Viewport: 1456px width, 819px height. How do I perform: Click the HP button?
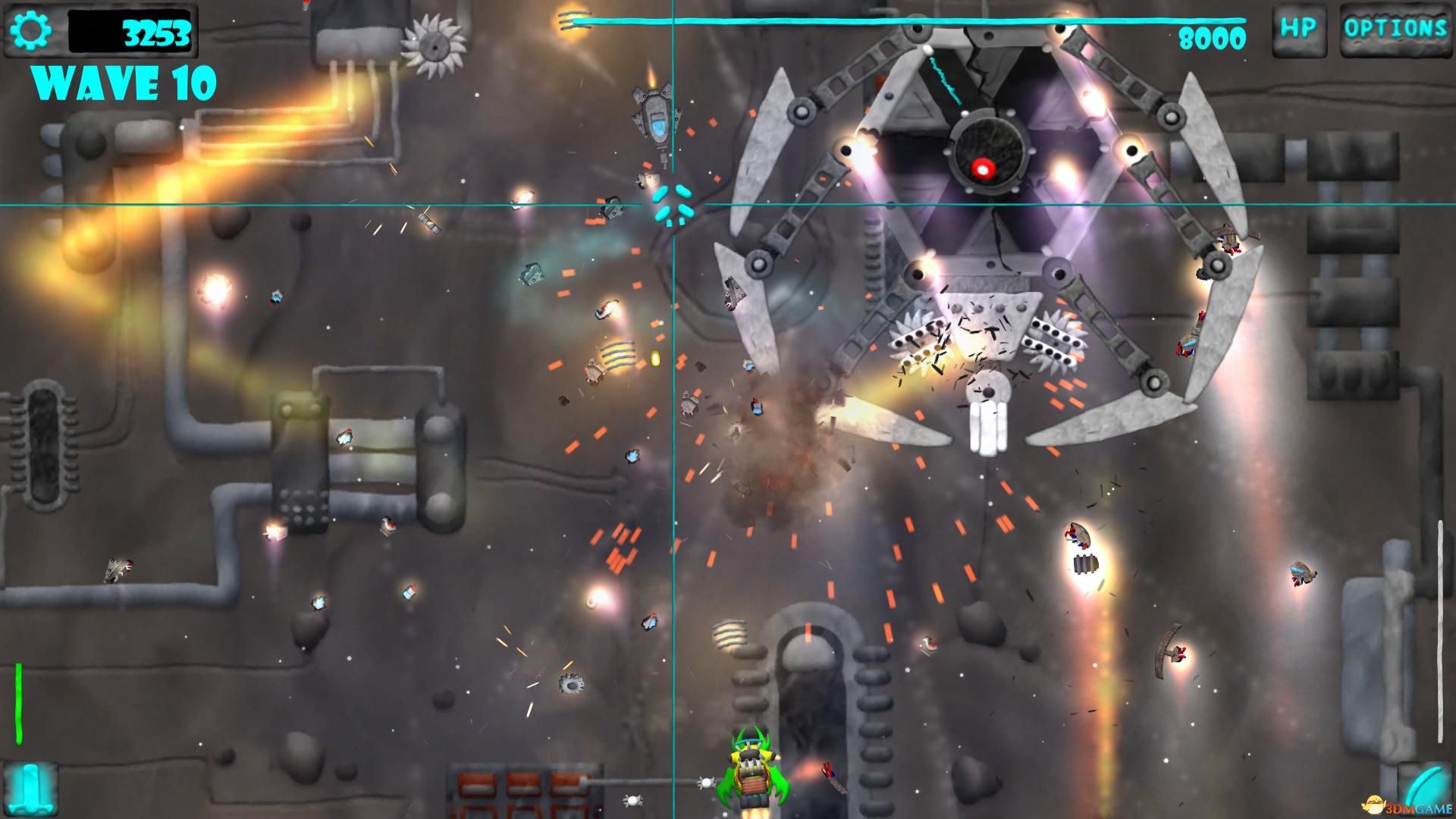pos(1298,30)
